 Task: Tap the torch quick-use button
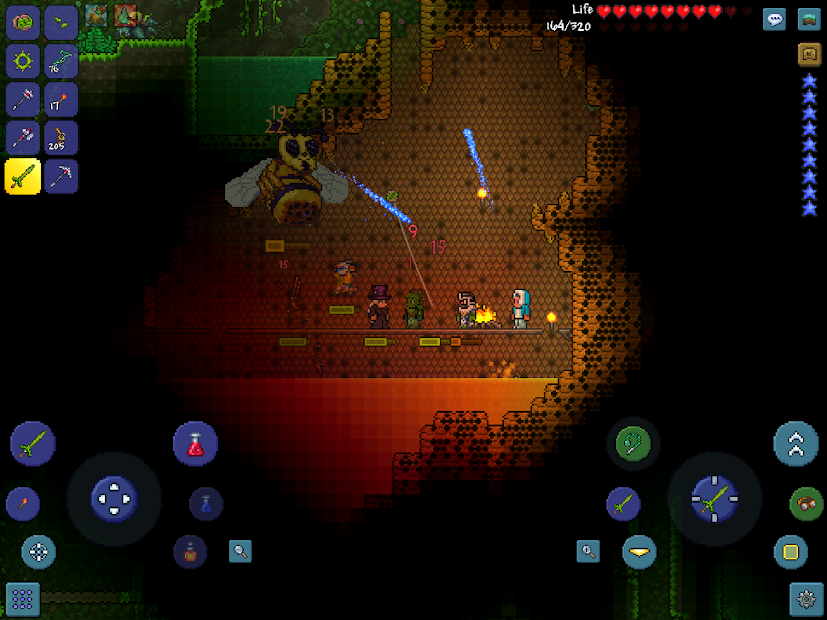click(x=22, y=503)
